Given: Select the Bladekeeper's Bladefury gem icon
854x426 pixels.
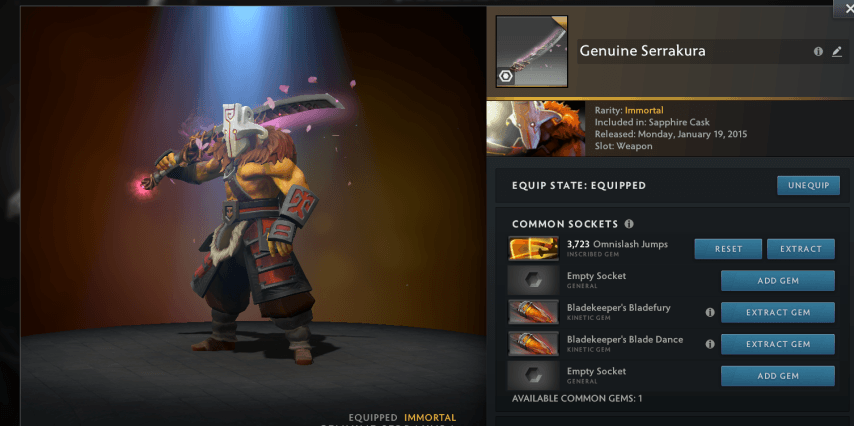Looking at the screenshot, I should pos(533,313).
